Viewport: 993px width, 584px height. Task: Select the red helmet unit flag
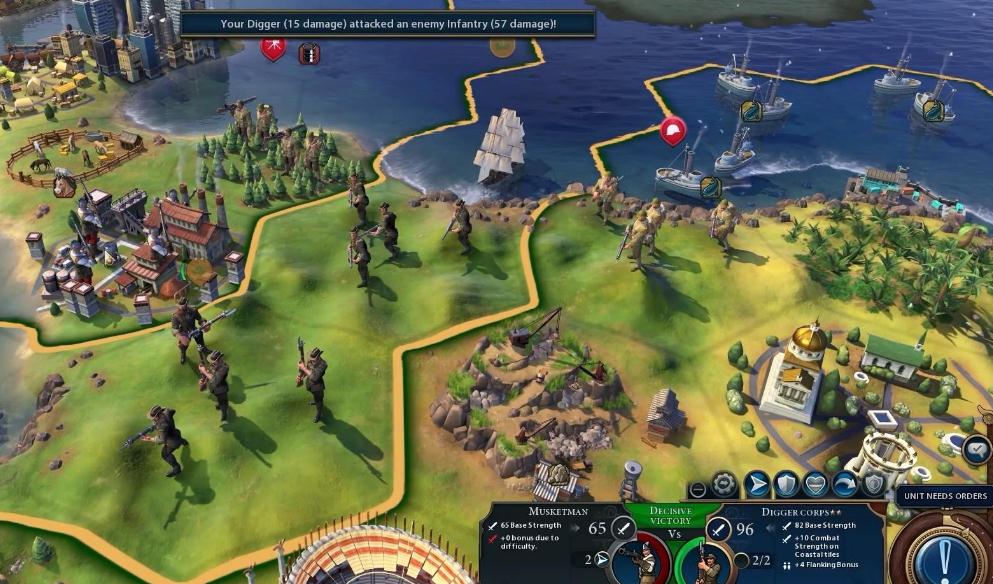click(x=673, y=129)
